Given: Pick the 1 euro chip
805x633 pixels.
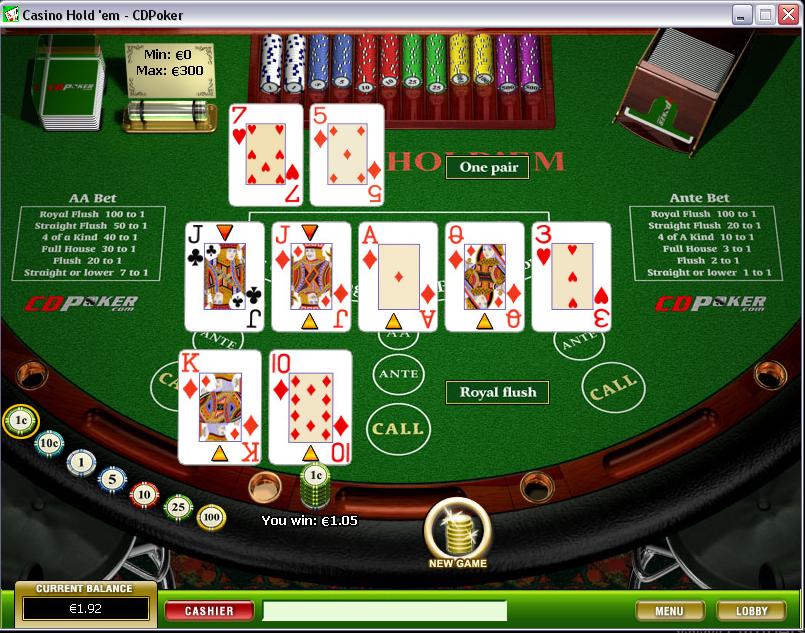Looking at the screenshot, I should point(81,462).
